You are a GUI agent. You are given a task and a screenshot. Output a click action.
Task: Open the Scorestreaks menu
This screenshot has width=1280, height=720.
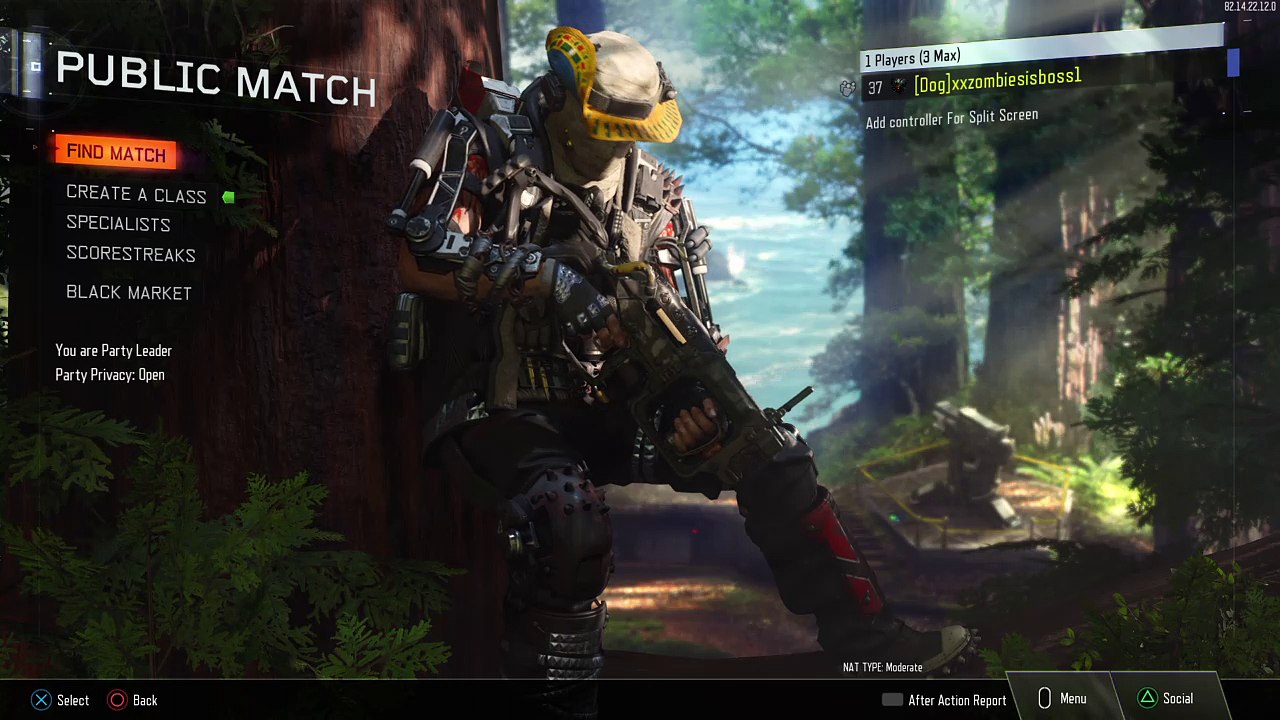pos(131,254)
